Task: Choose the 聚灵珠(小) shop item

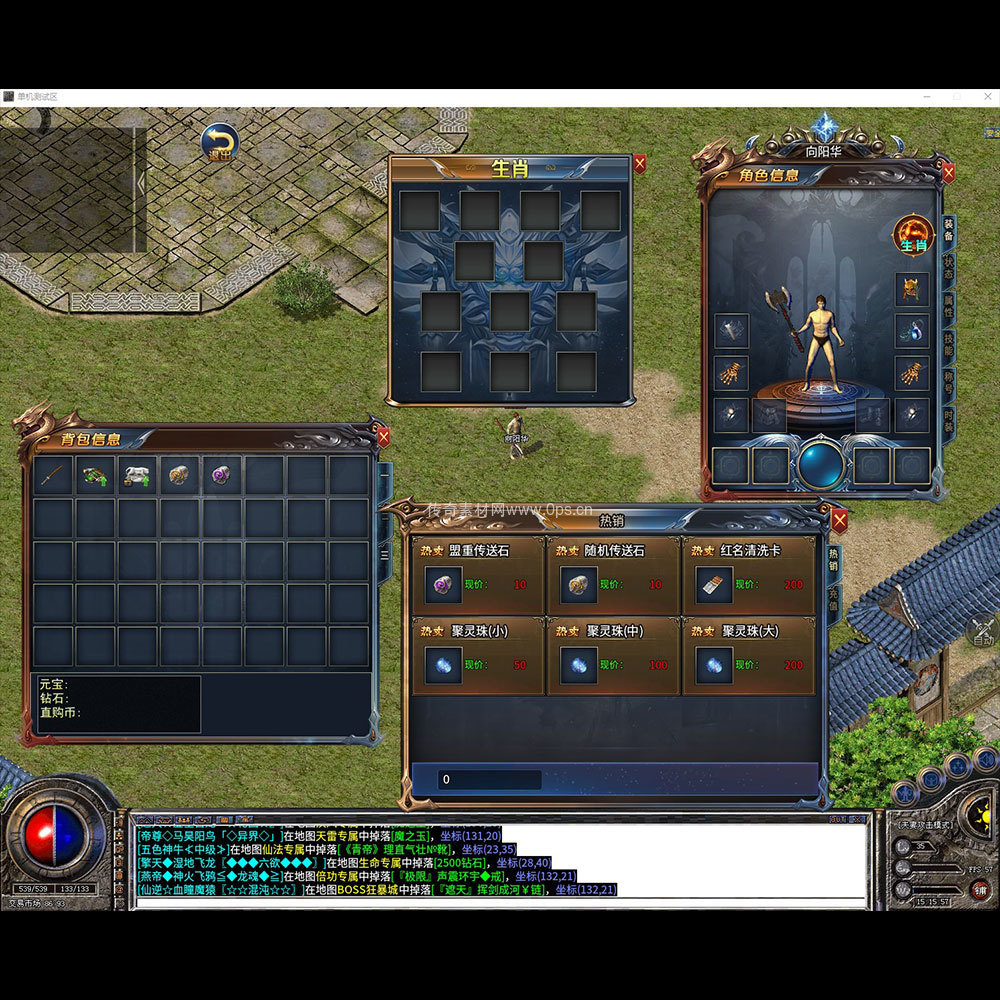Action: [443, 665]
